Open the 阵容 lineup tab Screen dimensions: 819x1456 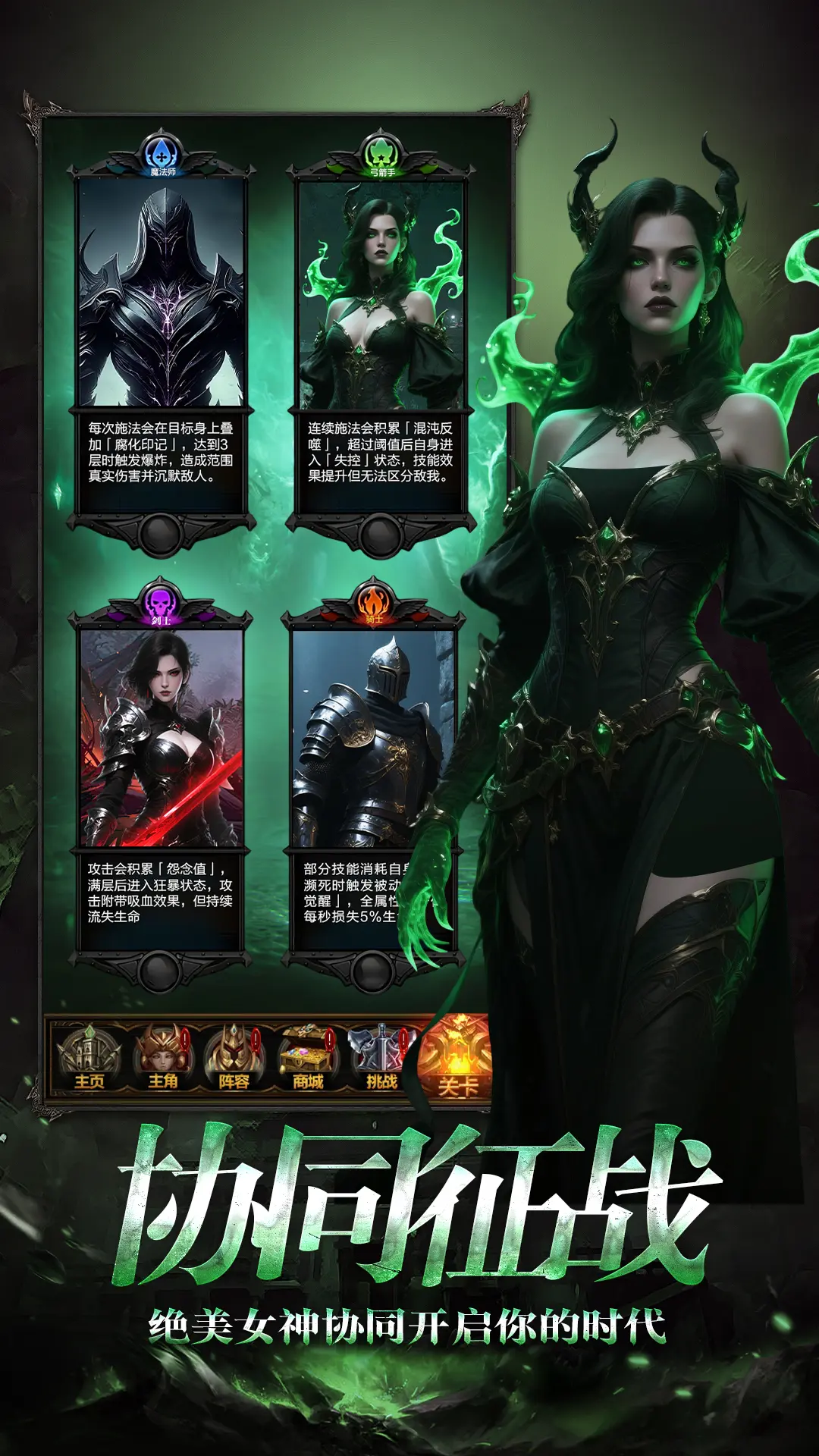click(x=234, y=1058)
